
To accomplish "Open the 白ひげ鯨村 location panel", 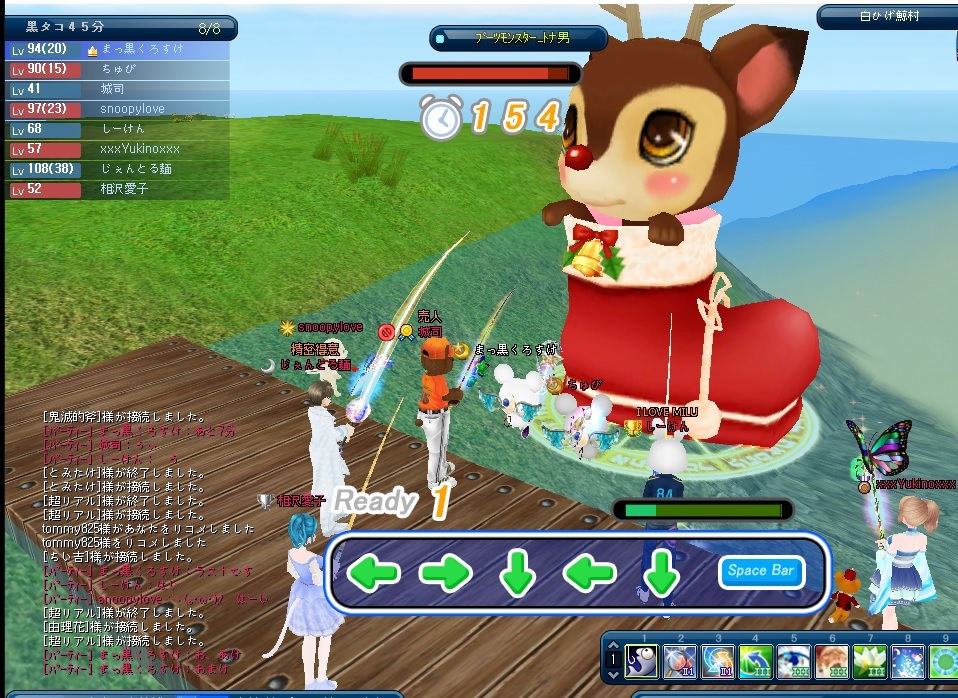I will [x=888, y=16].
